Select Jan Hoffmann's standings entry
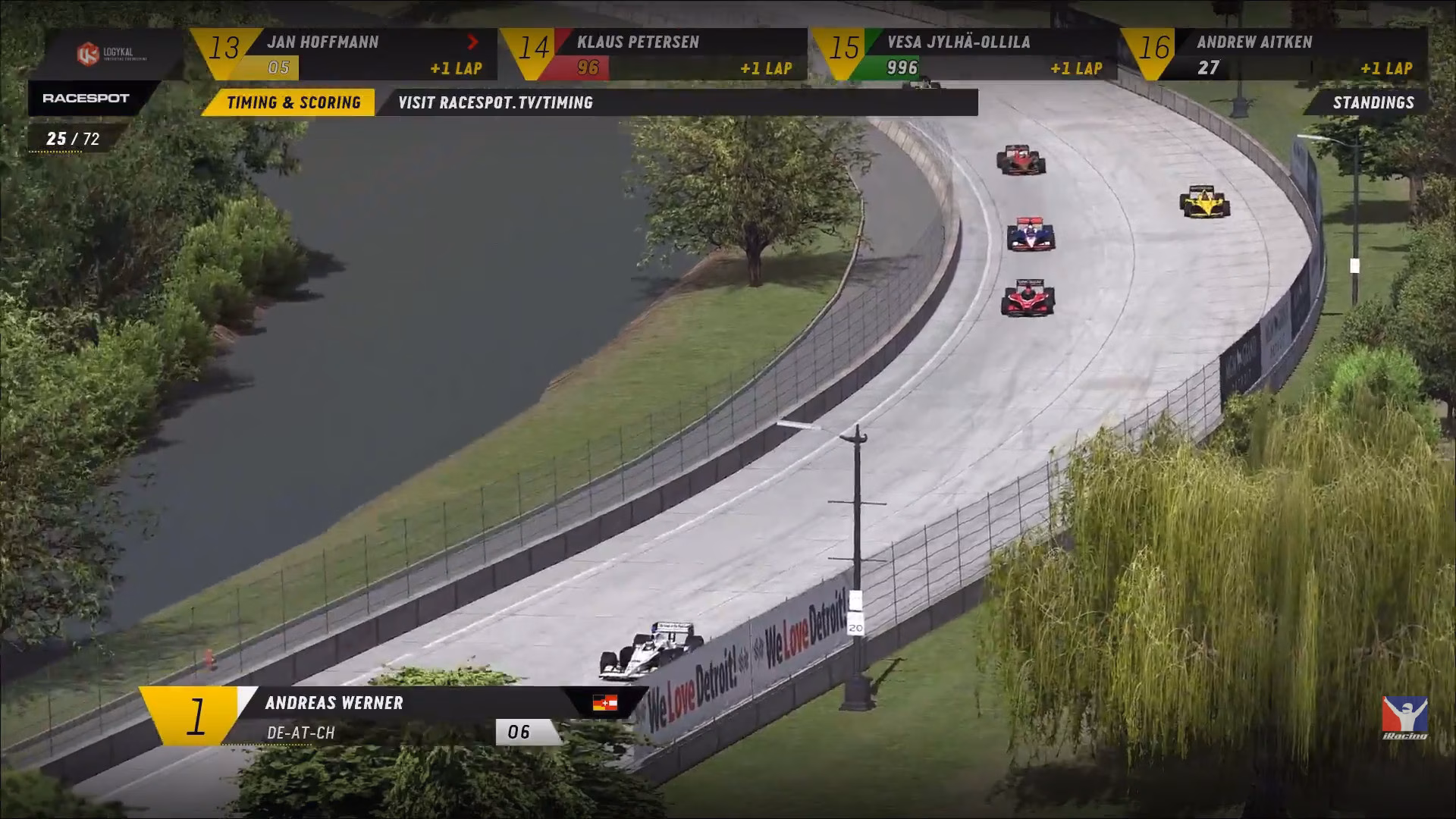Image resolution: width=1456 pixels, height=819 pixels. pyautogui.click(x=345, y=55)
